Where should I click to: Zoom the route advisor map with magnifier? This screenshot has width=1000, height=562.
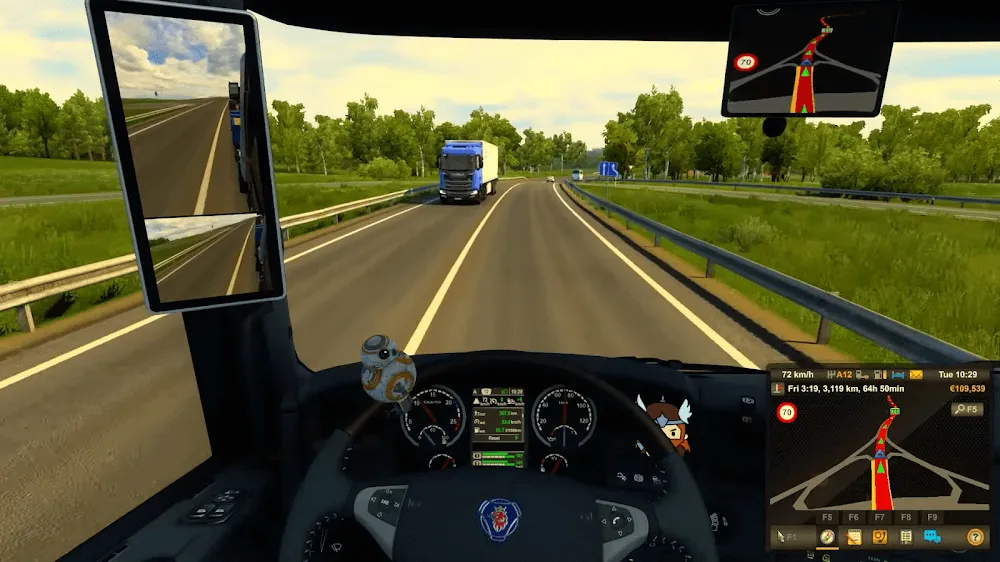pyautogui.click(x=967, y=409)
